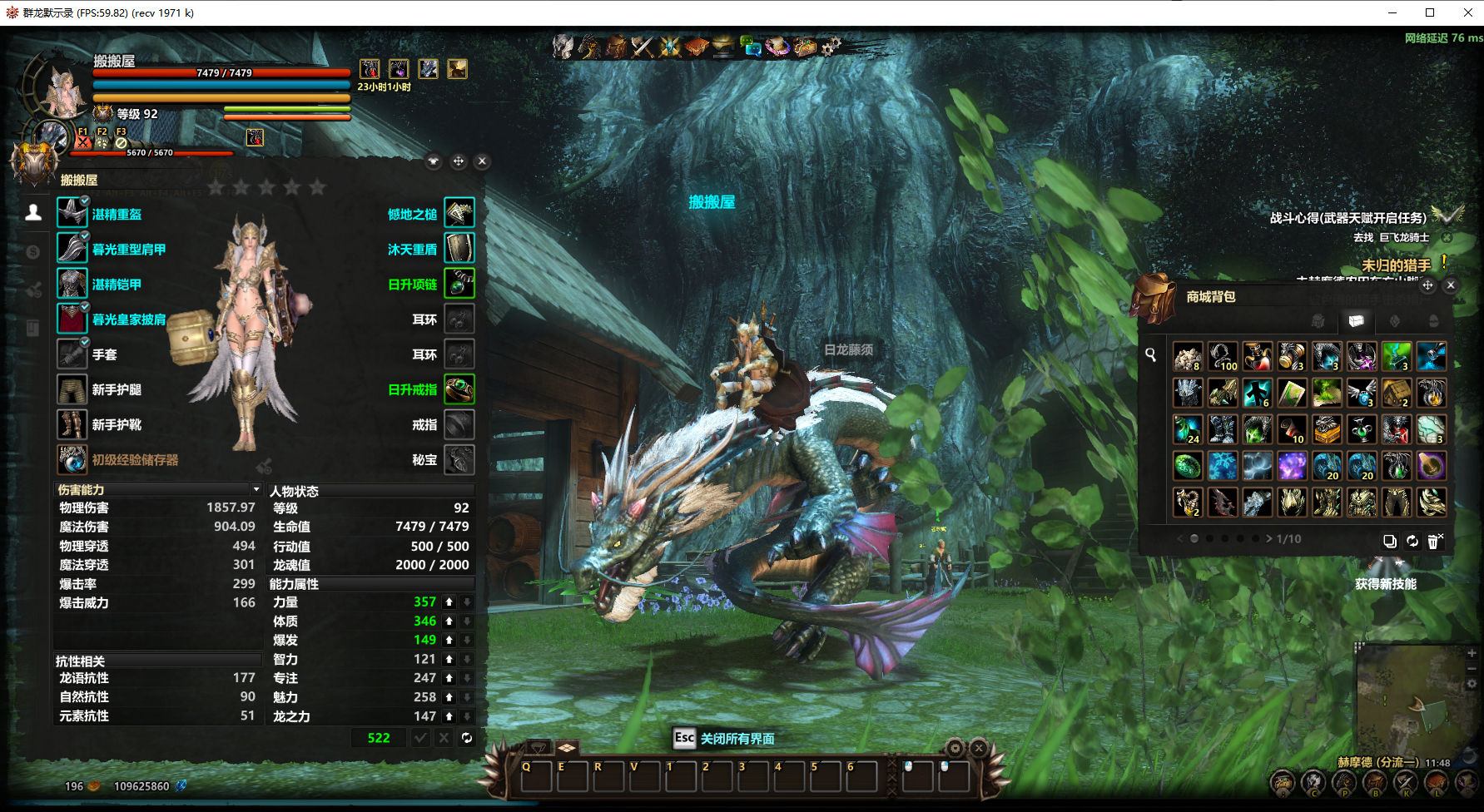Open the 伤害能力 stats dropdown

pyautogui.click(x=256, y=489)
